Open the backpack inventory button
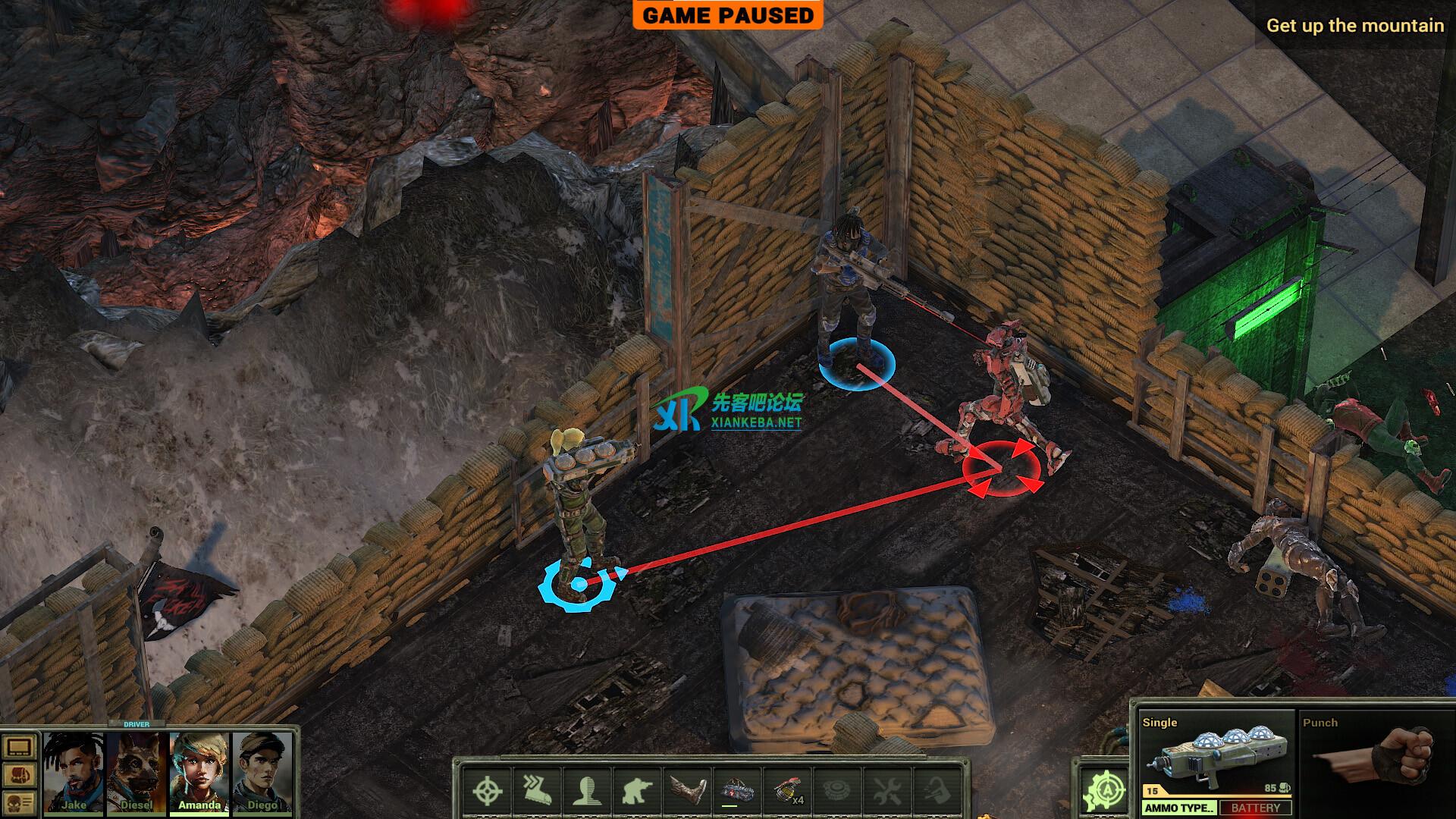This screenshot has width=1456, height=819. coord(19,774)
